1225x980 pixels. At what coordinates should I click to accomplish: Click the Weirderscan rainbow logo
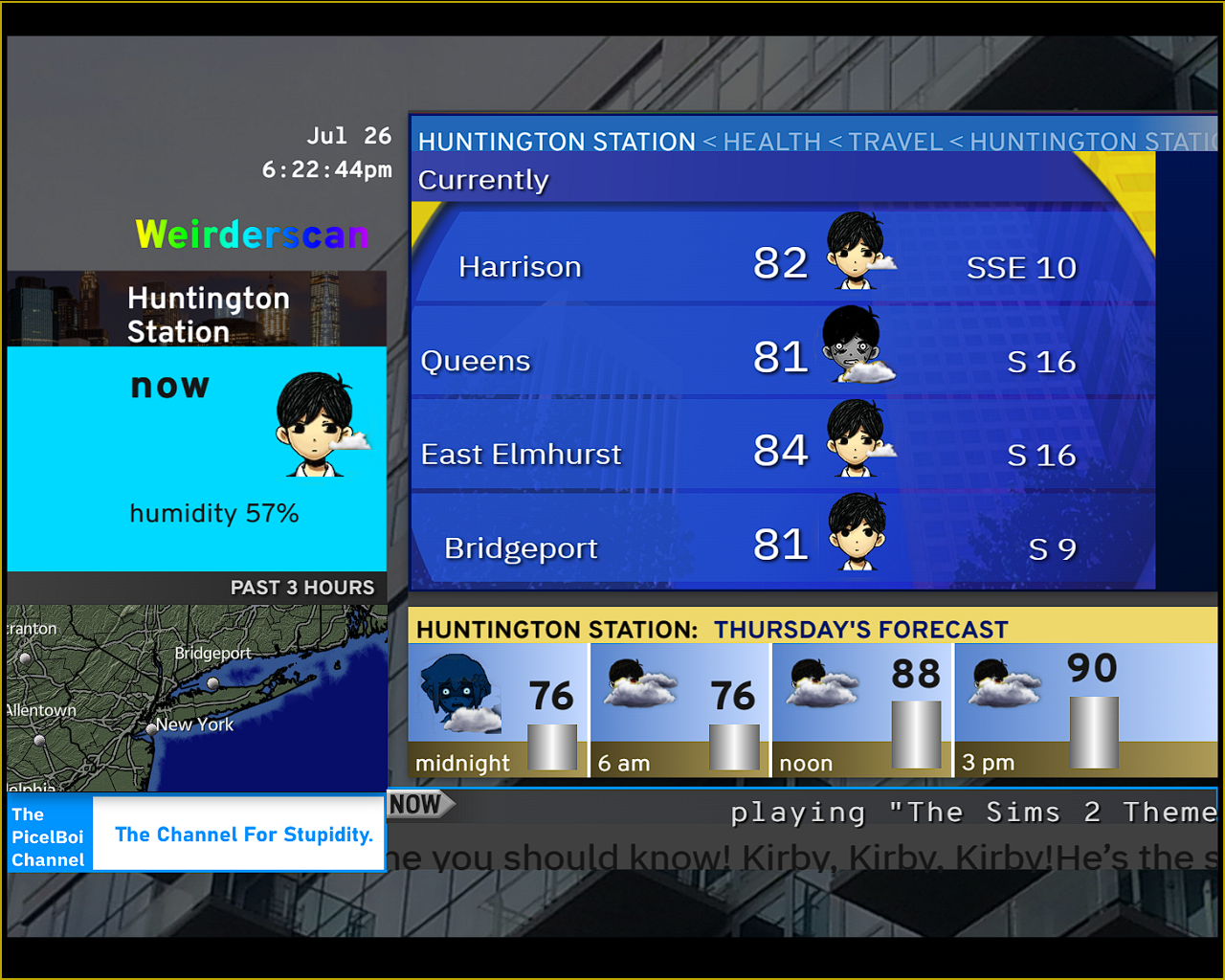click(252, 234)
